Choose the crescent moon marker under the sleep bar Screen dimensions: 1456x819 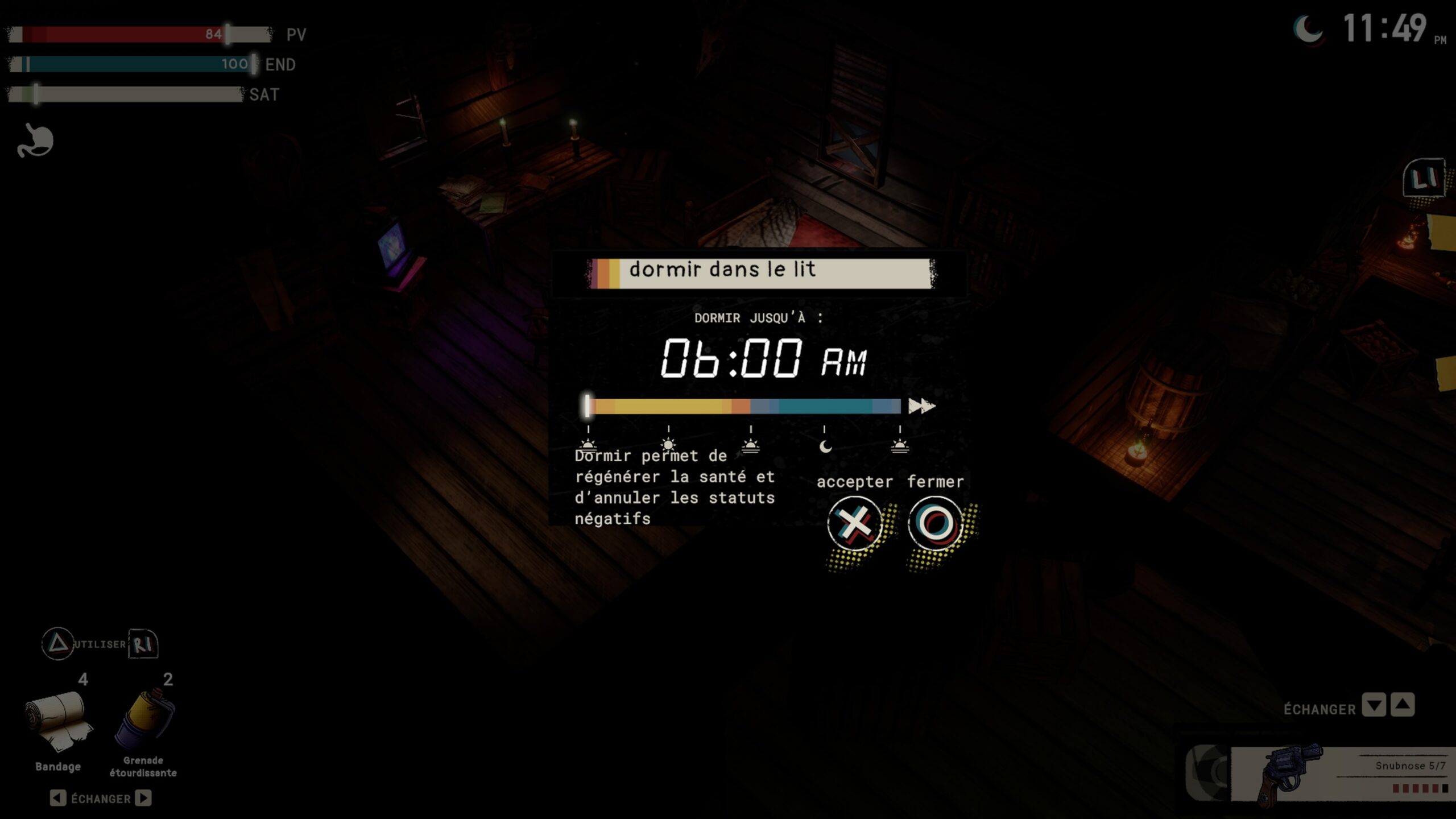[825, 446]
